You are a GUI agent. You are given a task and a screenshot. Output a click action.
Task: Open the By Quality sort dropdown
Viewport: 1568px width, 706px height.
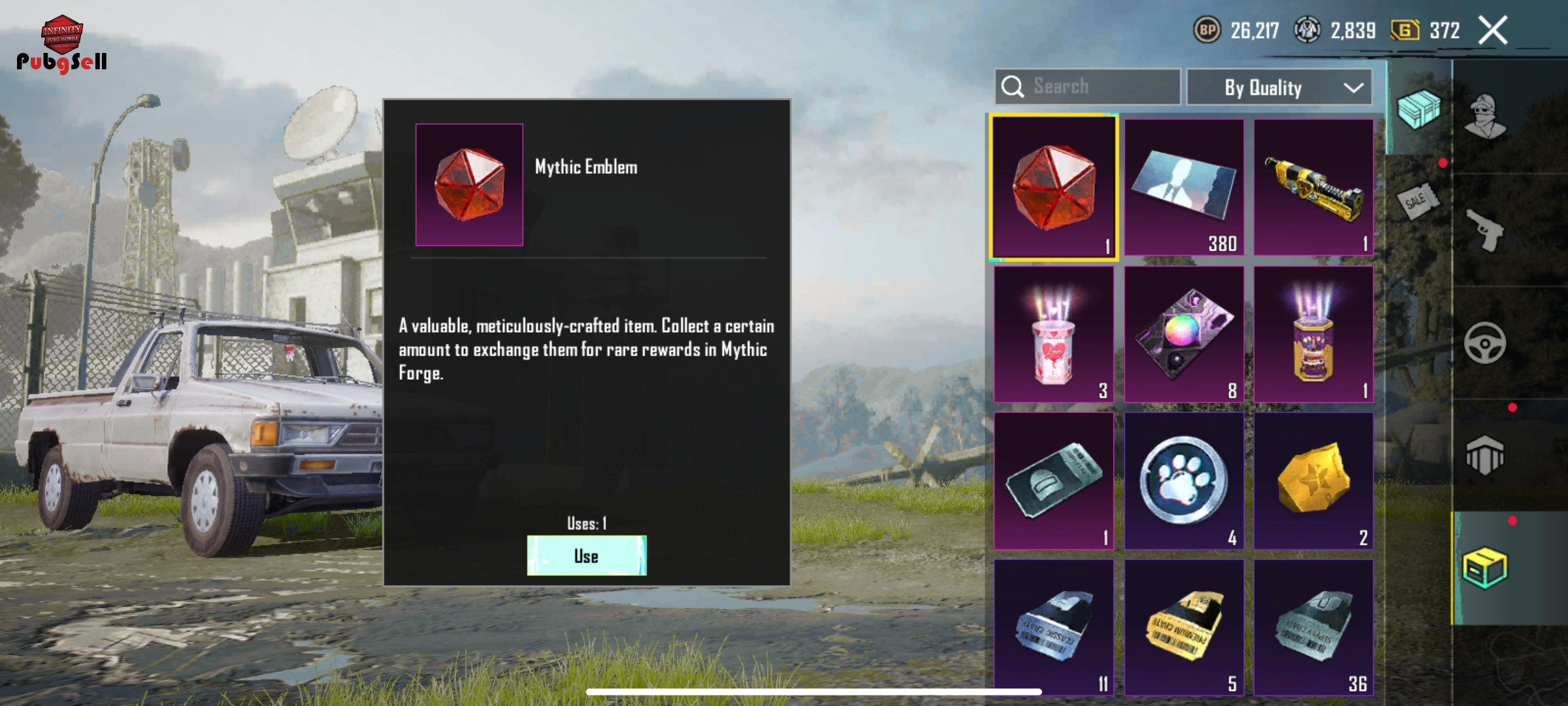click(x=1279, y=87)
